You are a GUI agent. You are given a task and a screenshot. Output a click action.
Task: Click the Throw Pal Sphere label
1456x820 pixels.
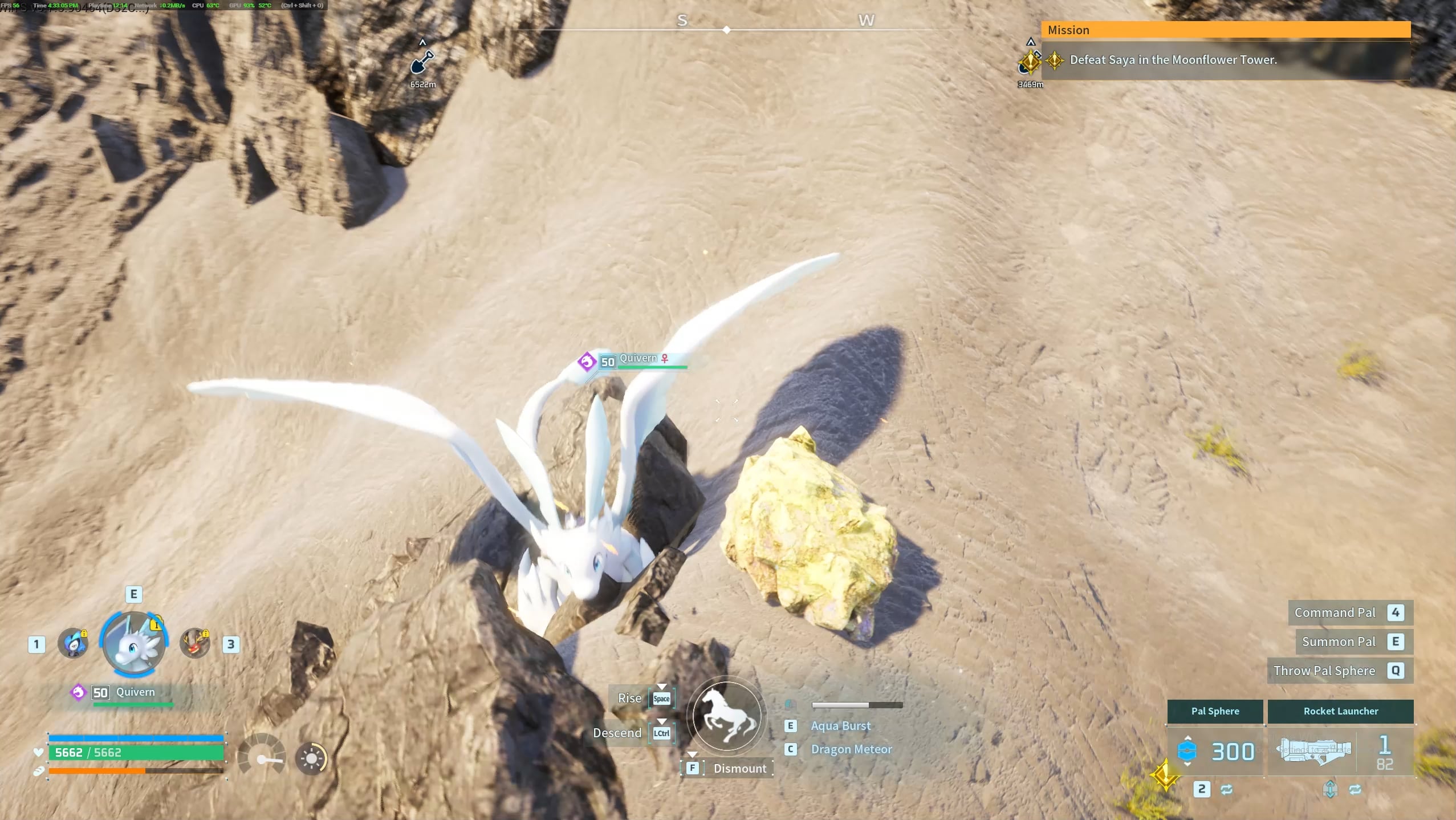[1324, 671]
